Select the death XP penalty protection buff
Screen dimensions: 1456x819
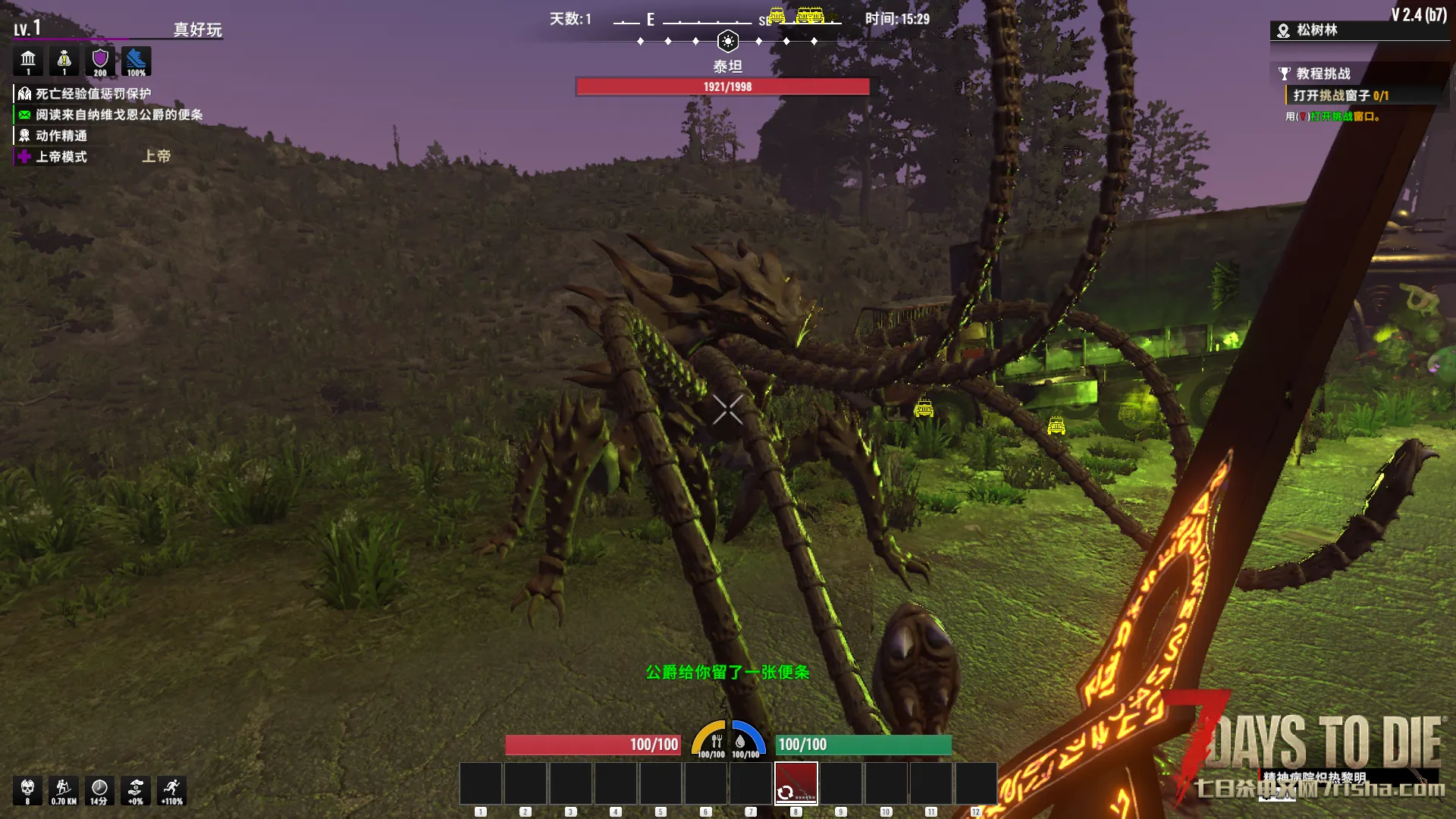(93, 94)
